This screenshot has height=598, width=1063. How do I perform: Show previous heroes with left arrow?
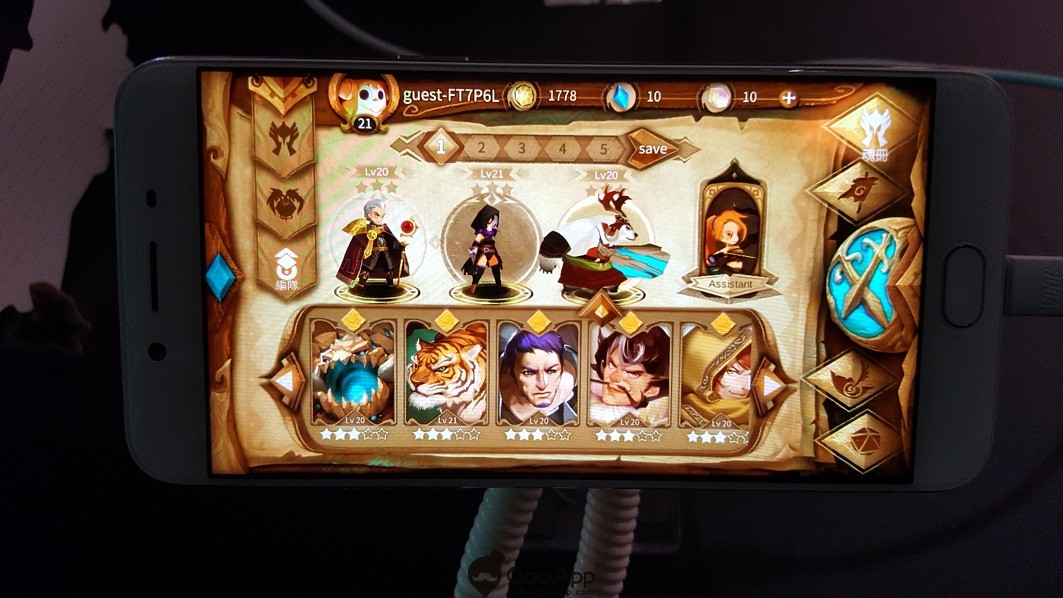[286, 381]
